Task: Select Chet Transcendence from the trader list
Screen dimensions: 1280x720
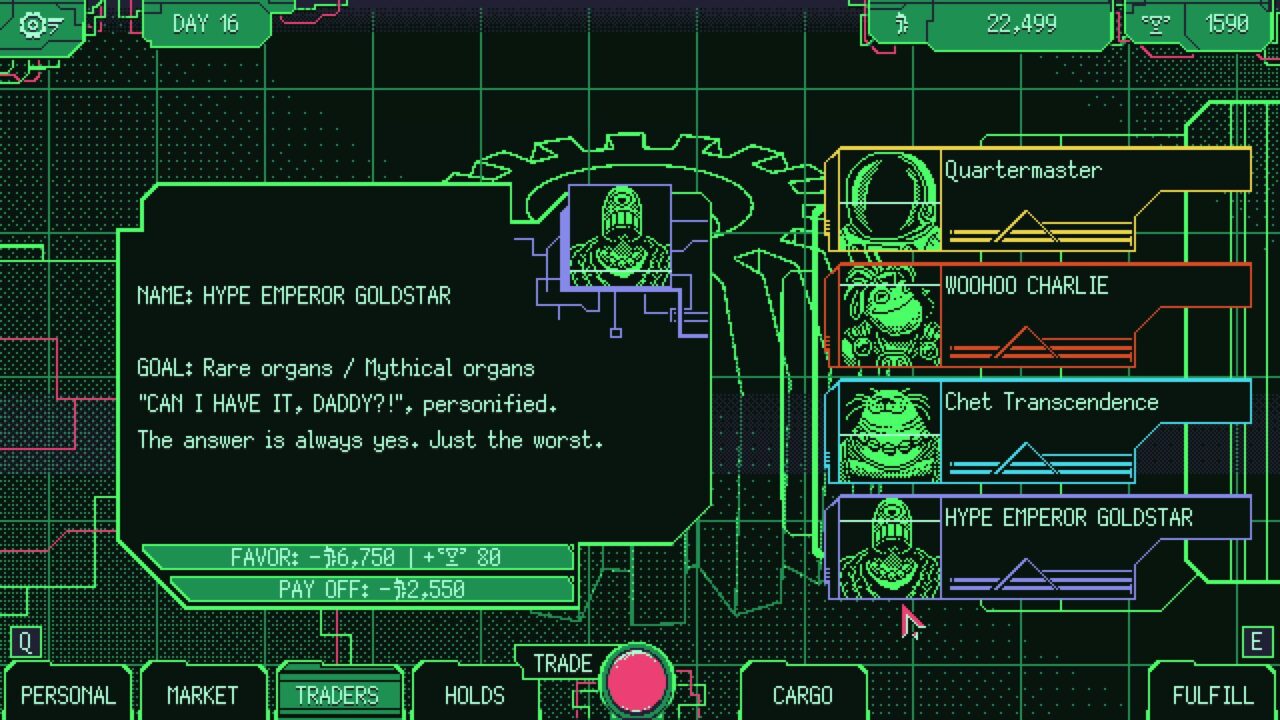Action: pos(1040,430)
